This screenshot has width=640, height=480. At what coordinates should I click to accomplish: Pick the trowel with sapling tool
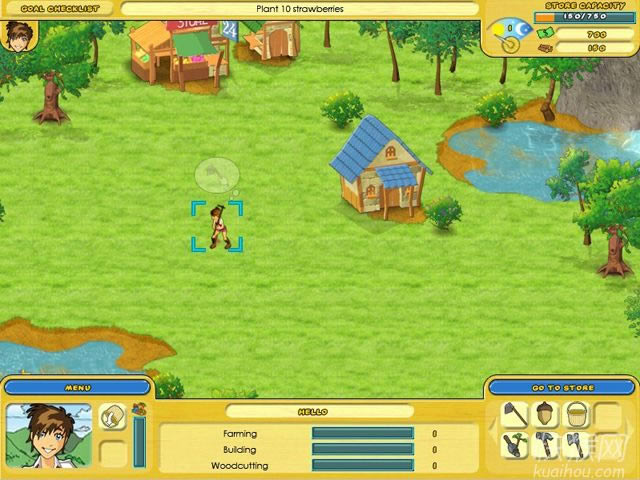[516, 446]
